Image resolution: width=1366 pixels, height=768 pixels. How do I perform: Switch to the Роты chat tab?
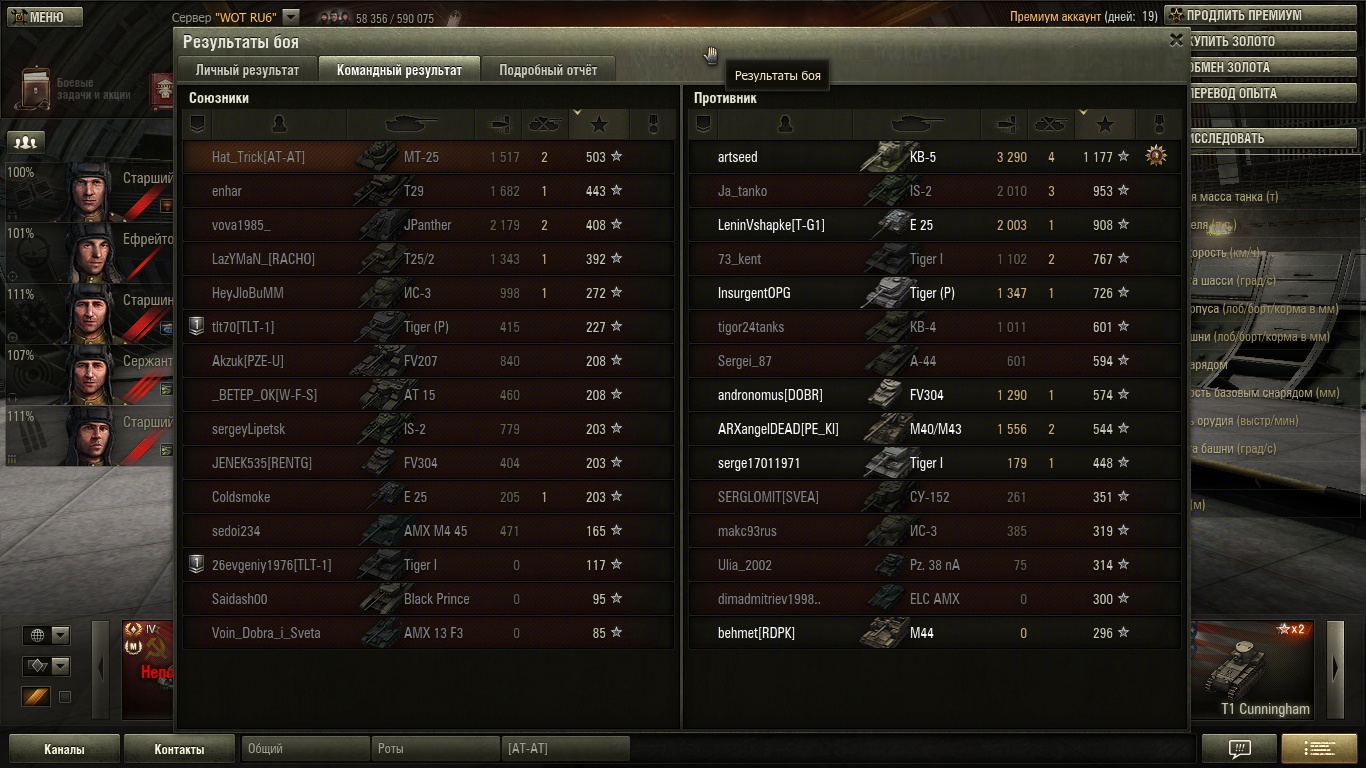tap(436, 748)
